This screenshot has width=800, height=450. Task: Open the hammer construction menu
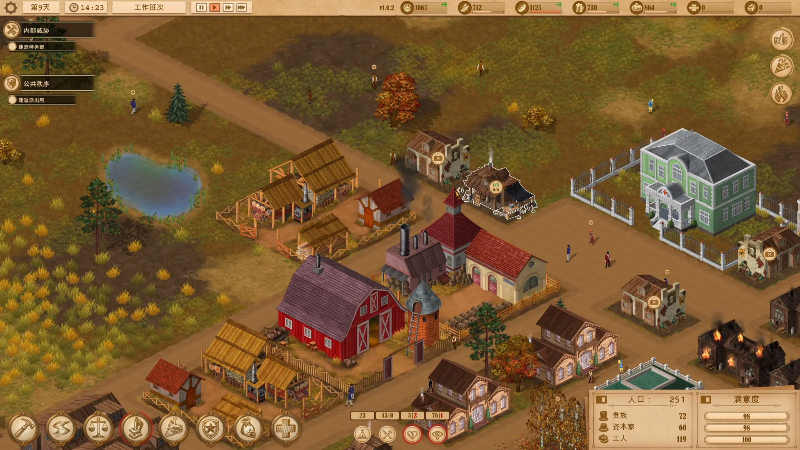point(23,428)
